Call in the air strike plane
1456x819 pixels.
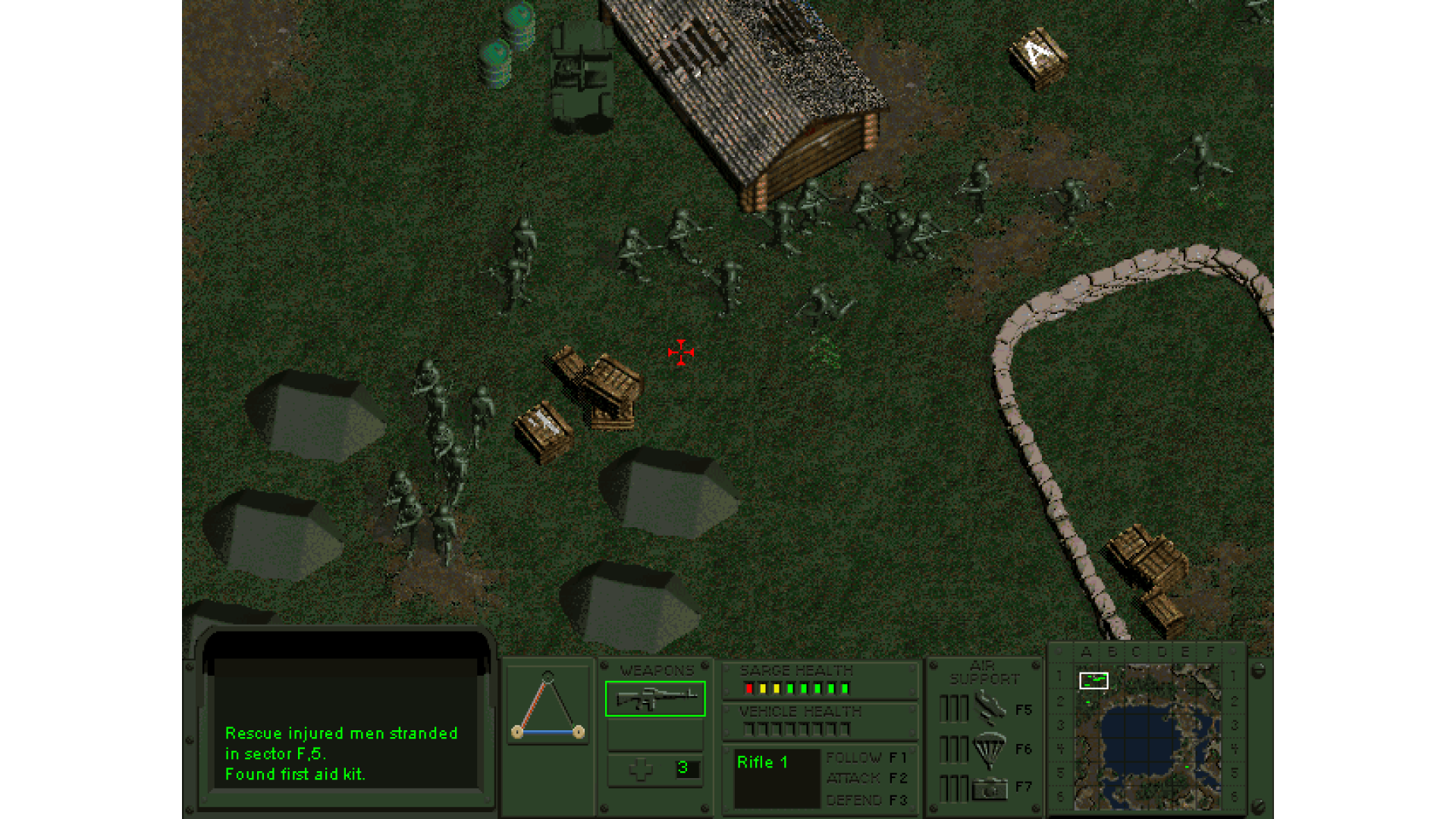tap(989, 708)
